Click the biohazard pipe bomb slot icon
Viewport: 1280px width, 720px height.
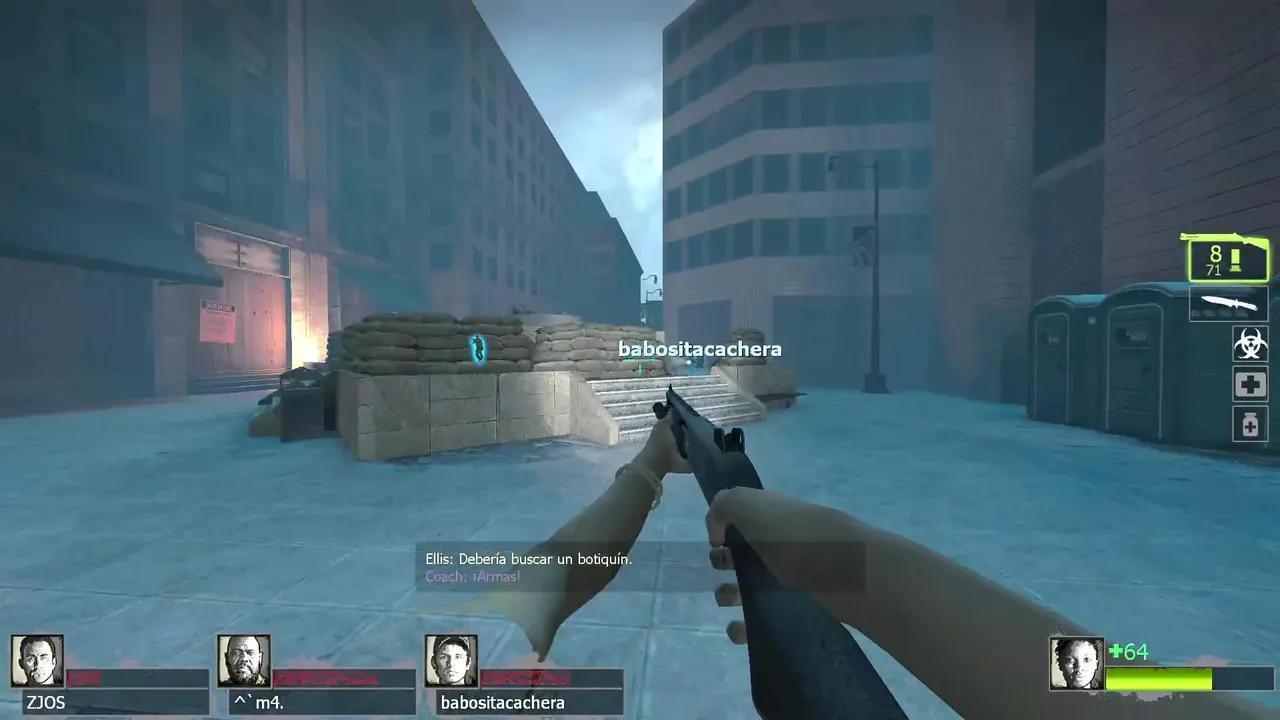tap(1249, 344)
